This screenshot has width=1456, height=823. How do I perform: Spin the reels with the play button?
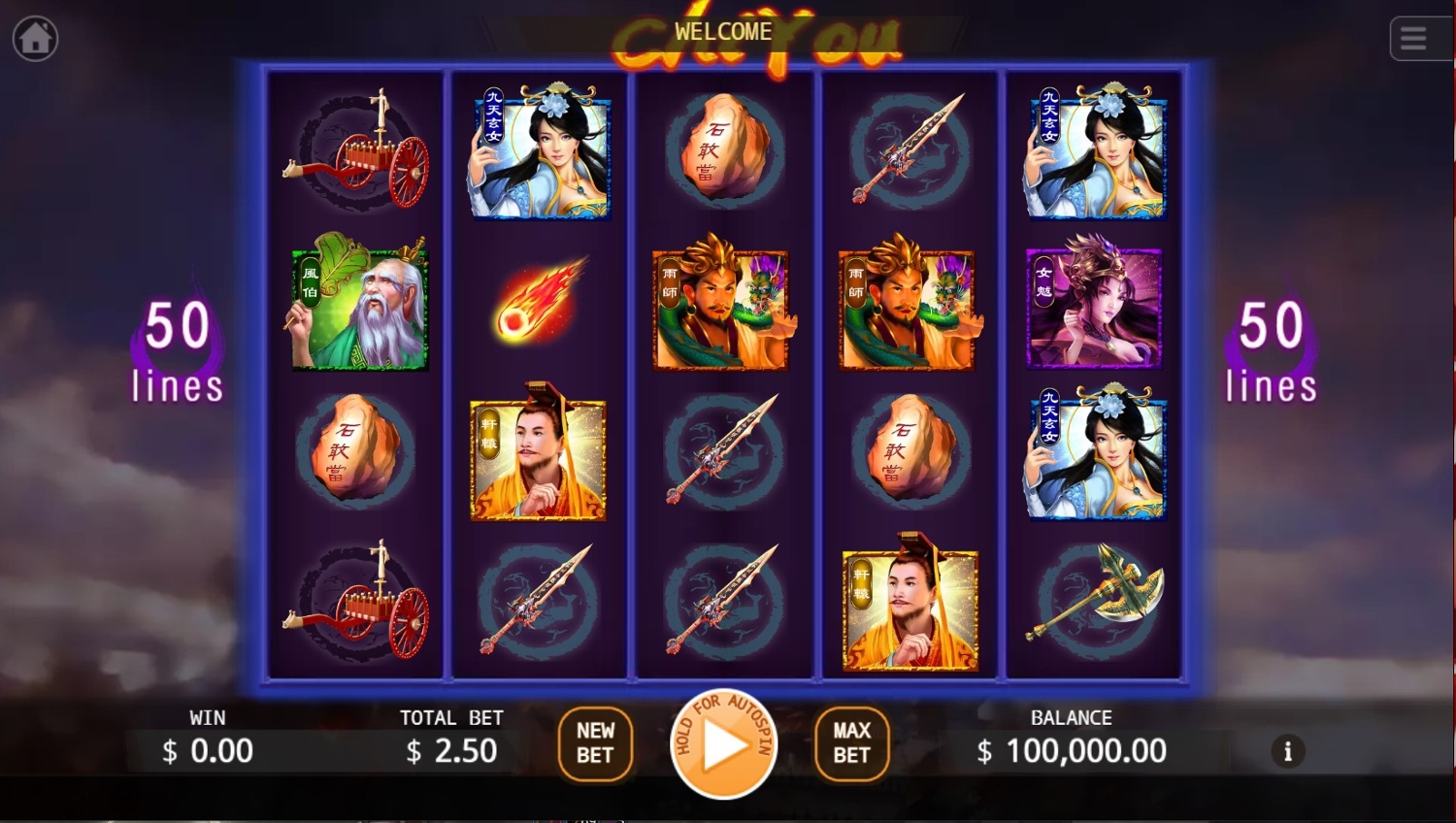click(x=723, y=744)
